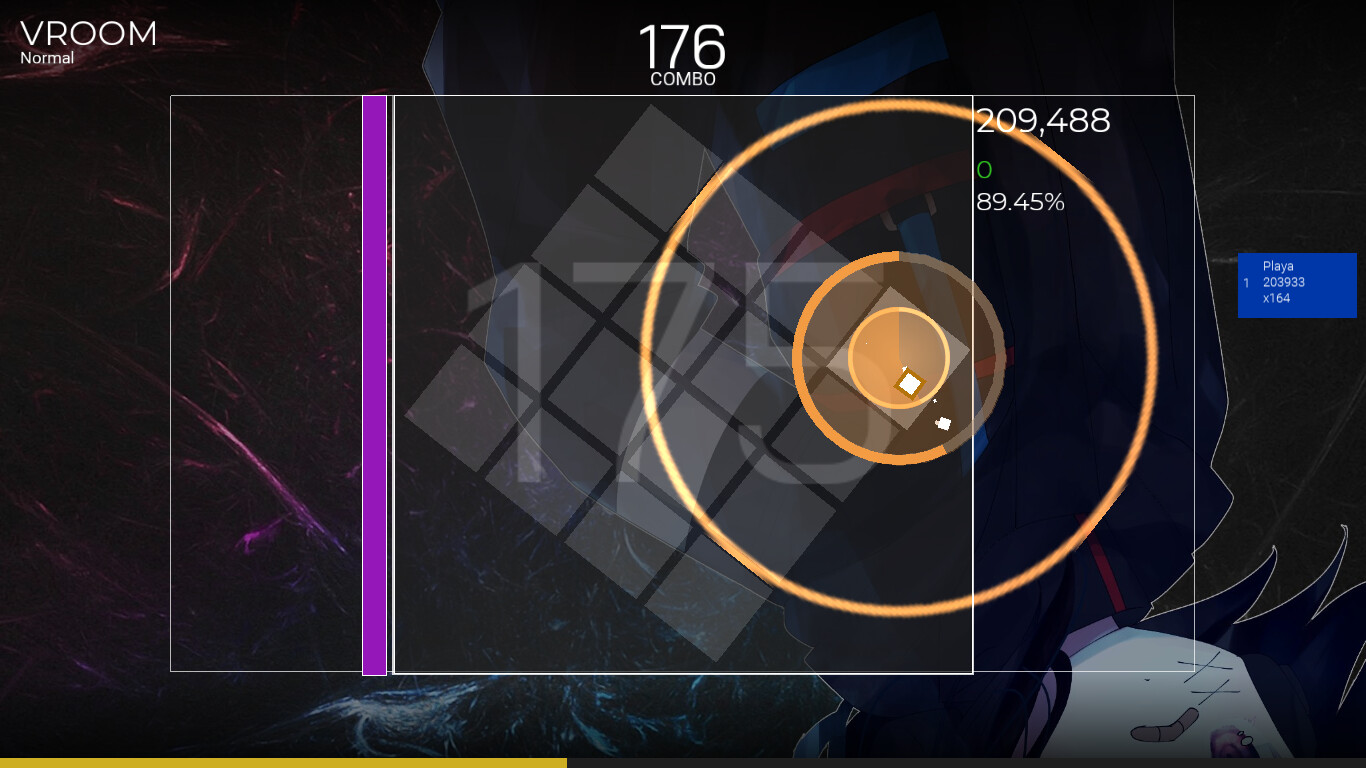
Task: Click the rank number 1 beside Playa
Action: point(1247,284)
